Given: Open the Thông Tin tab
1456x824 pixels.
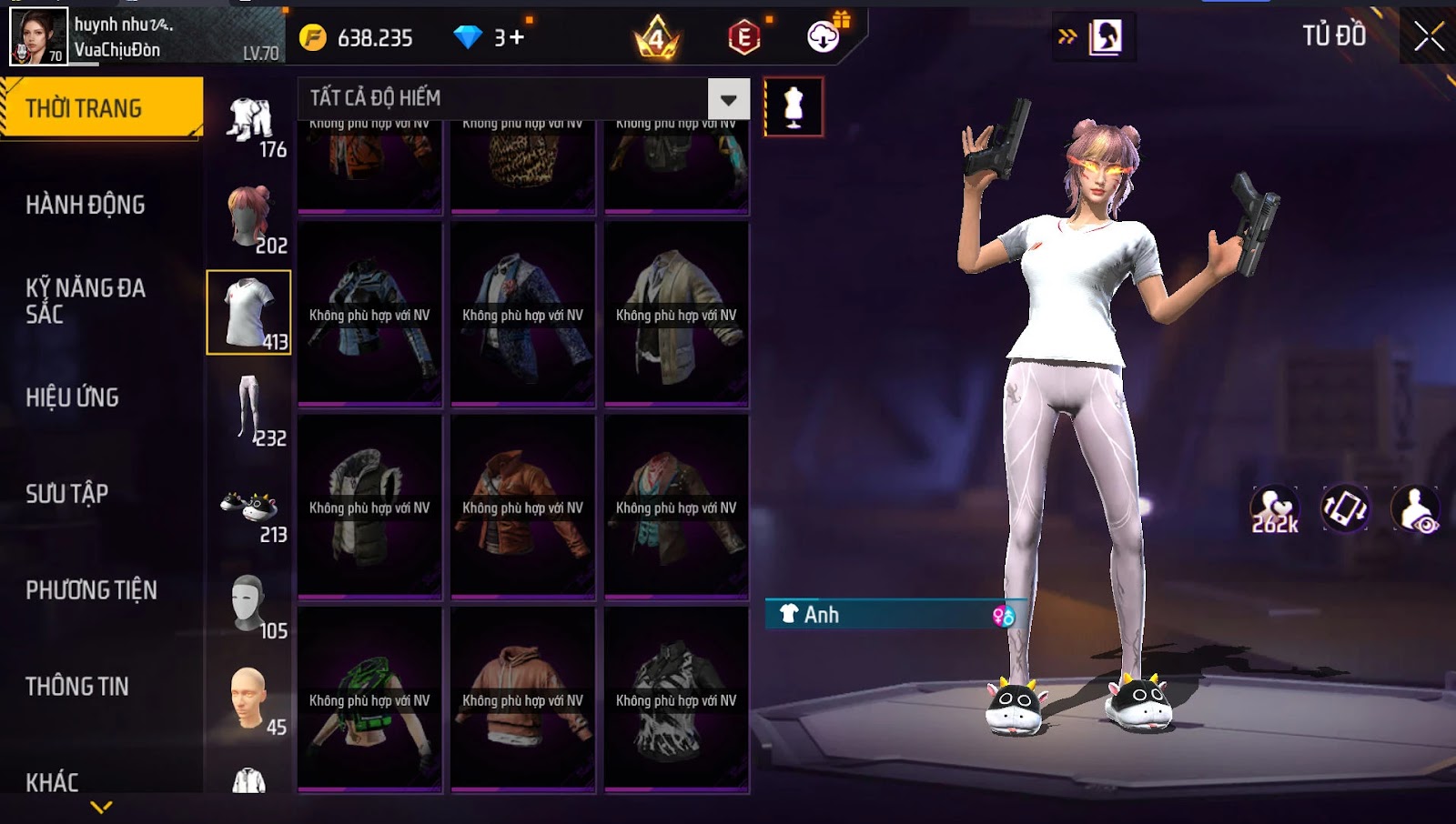Looking at the screenshot, I should tap(77, 687).
